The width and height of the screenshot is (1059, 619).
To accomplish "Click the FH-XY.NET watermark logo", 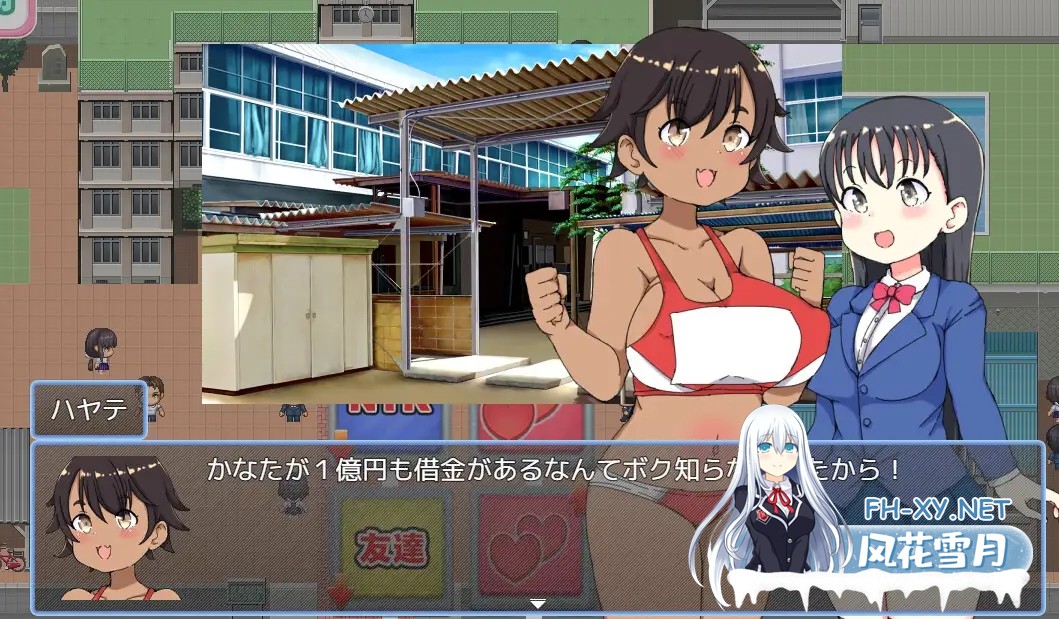I will click(x=936, y=510).
